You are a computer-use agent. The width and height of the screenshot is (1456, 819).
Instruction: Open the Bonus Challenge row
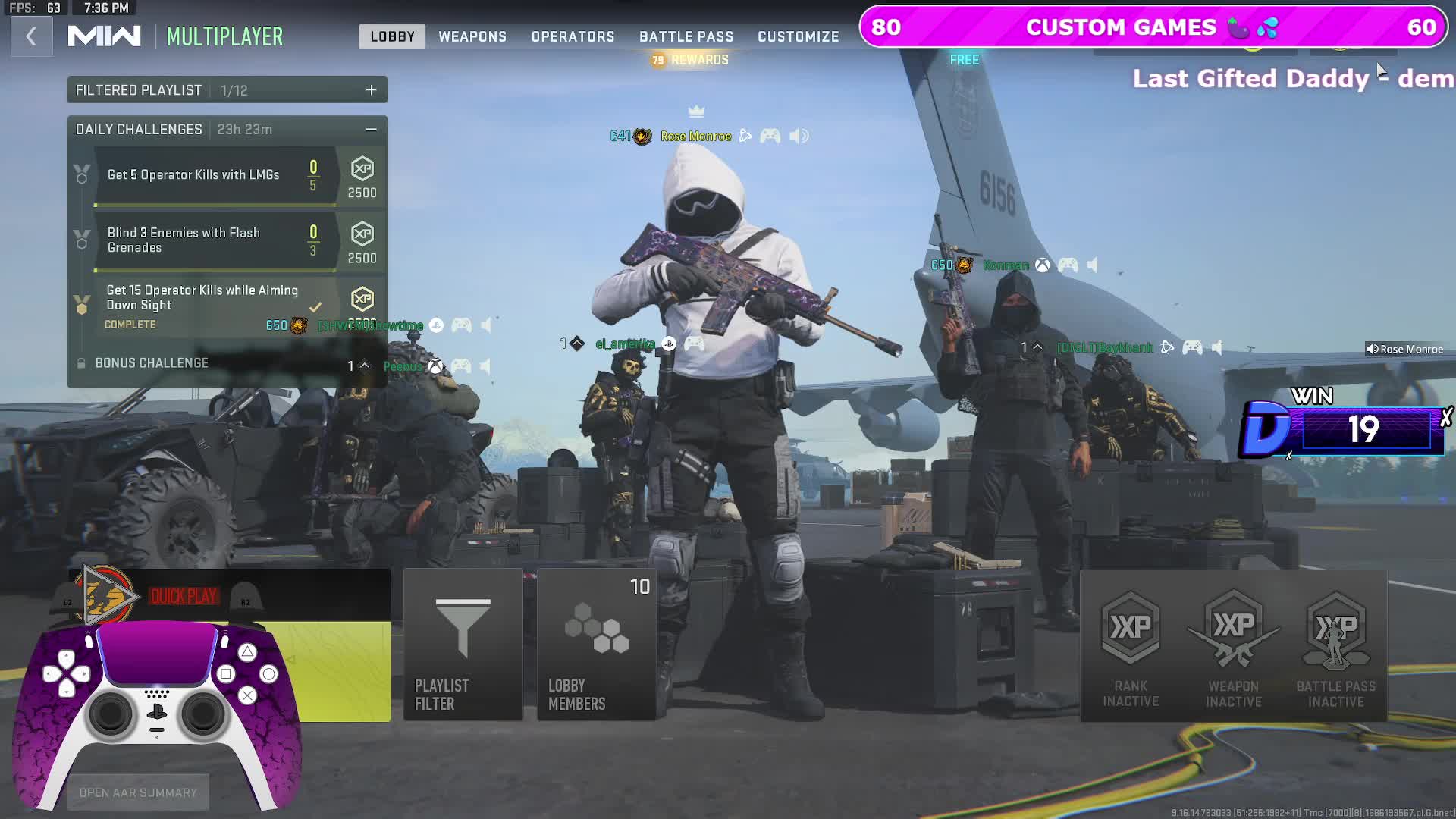[x=152, y=363]
